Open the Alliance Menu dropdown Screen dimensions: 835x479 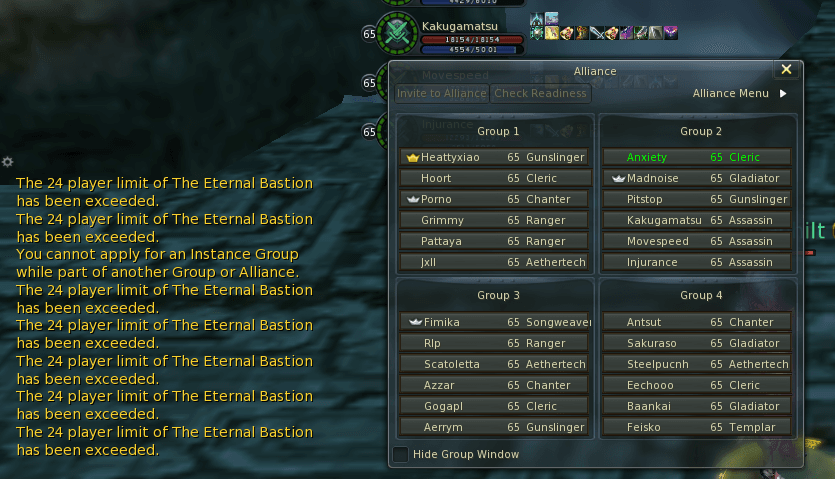coord(739,94)
